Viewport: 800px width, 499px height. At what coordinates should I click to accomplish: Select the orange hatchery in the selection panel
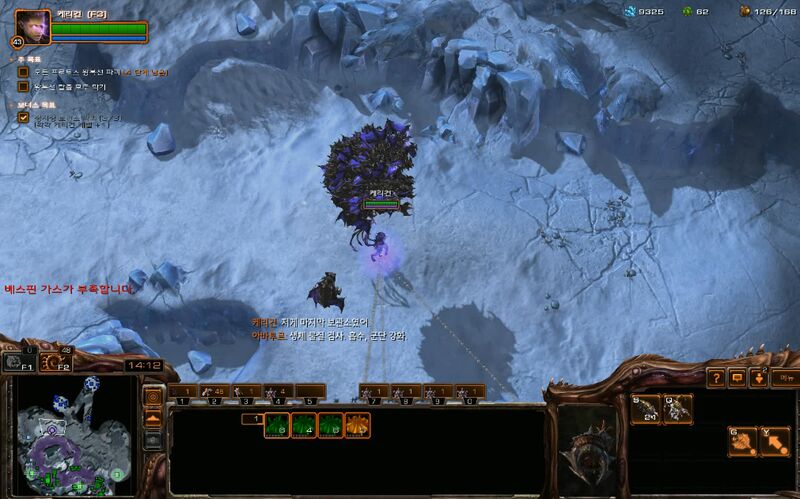[357, 425]
